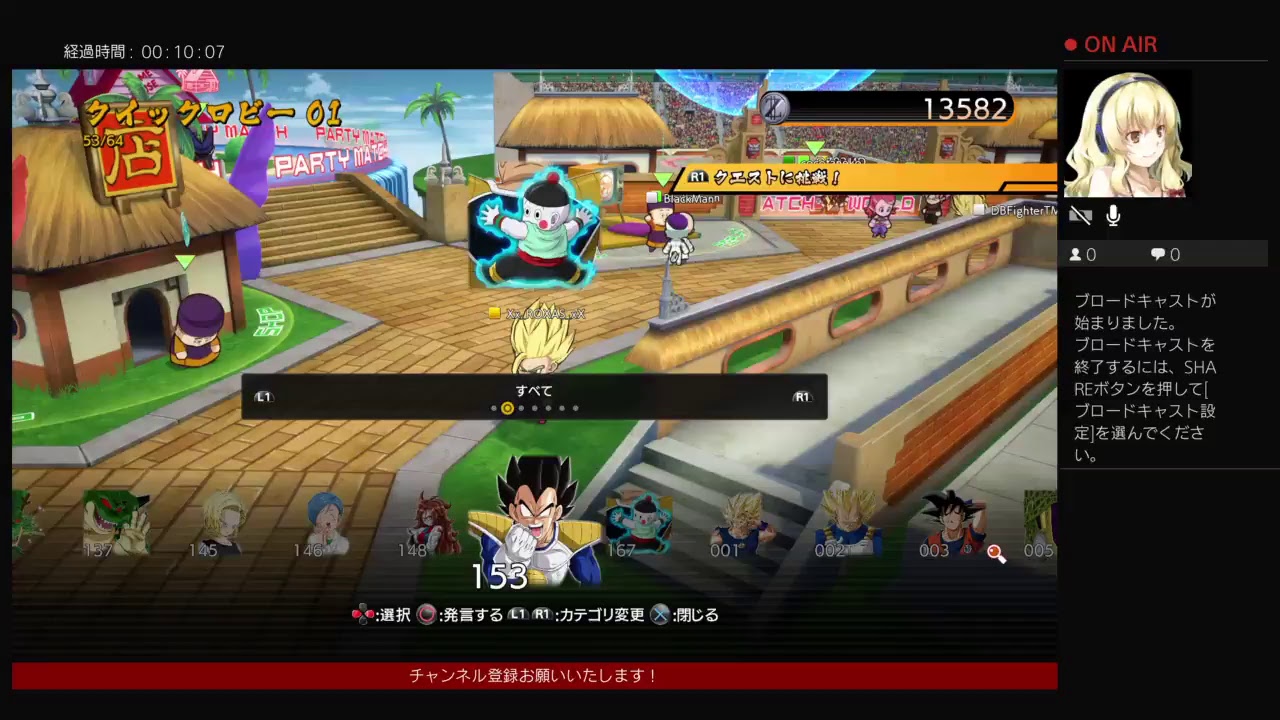Click the magnifying glass search icon
The height and width of the screenshot is (720, 1280).
pos(996,554)
